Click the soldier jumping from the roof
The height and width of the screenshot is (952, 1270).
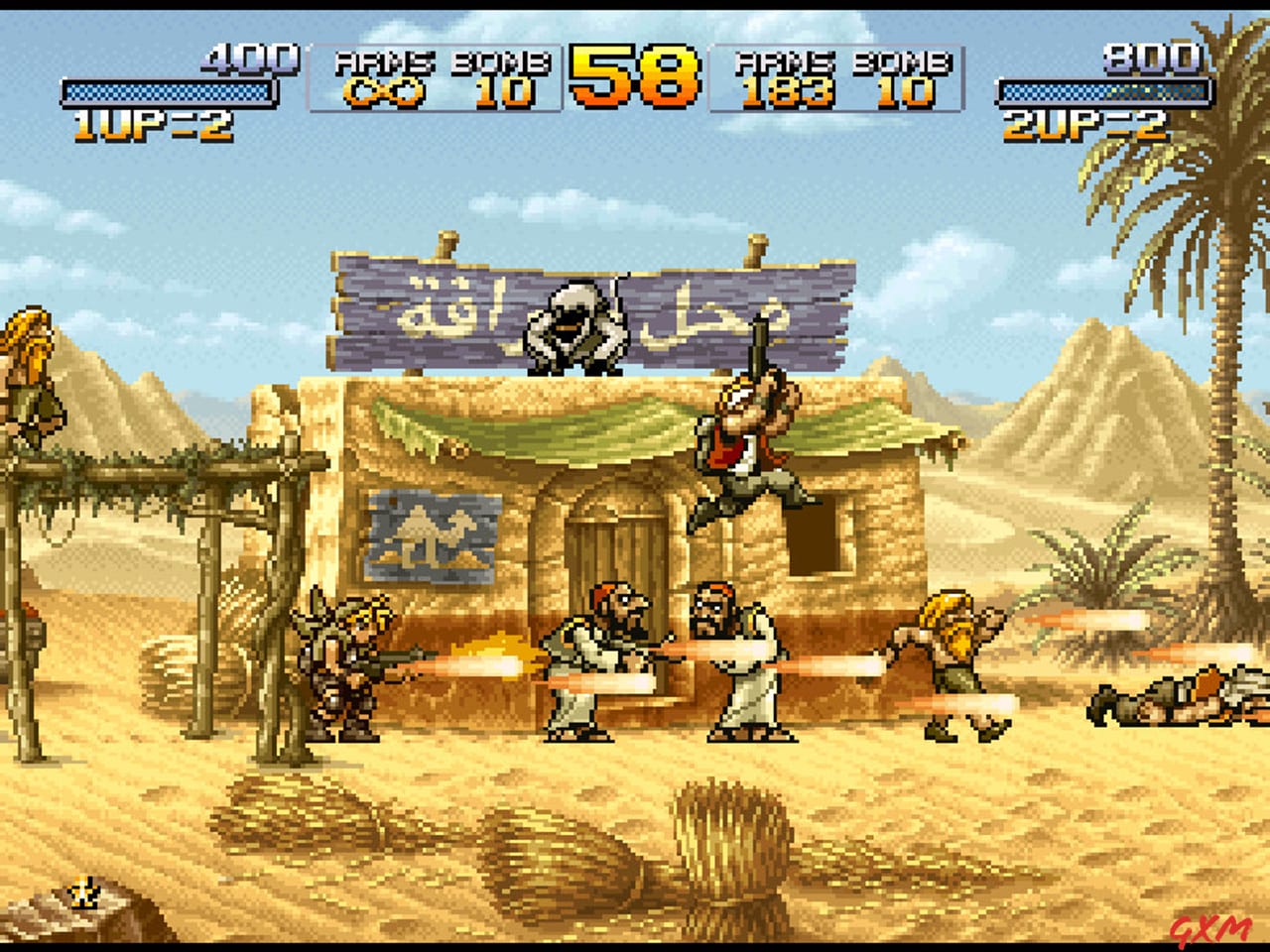749,436
